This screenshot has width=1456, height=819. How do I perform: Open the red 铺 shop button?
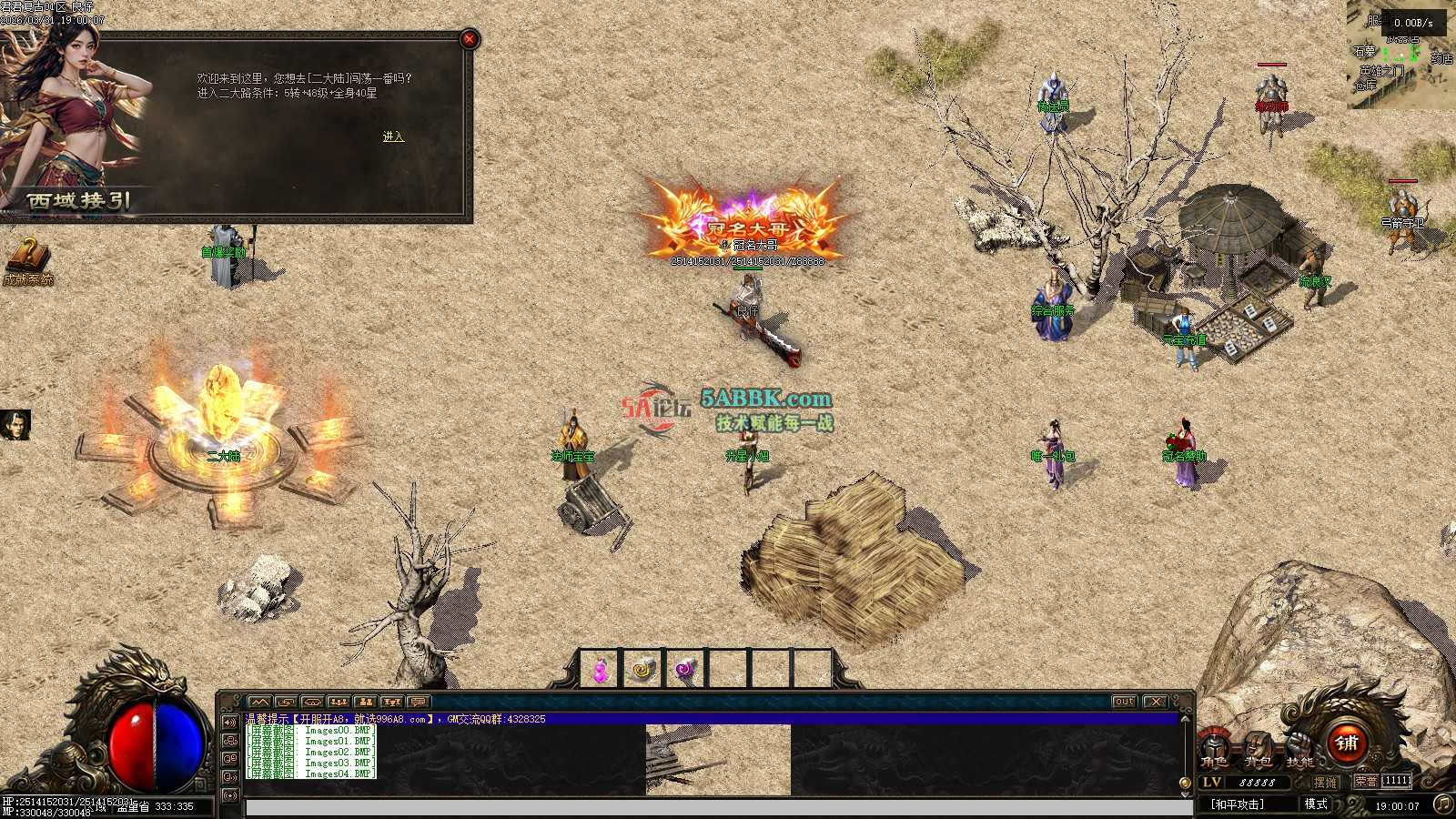coord(1347,743)
